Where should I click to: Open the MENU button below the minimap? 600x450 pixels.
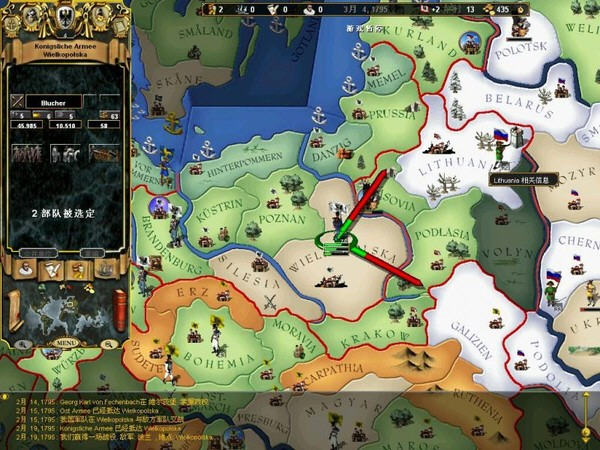[66, 342]
